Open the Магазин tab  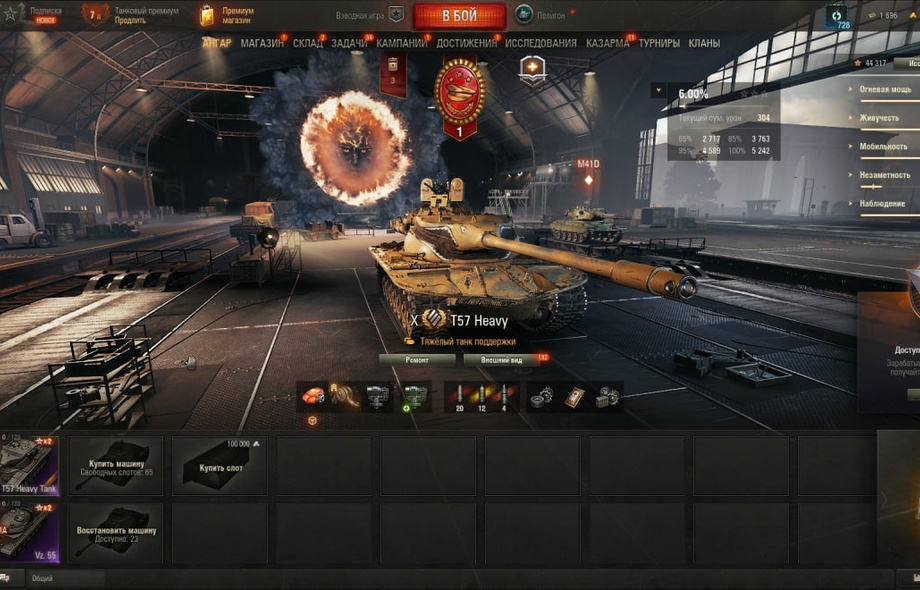pos(262,44)
